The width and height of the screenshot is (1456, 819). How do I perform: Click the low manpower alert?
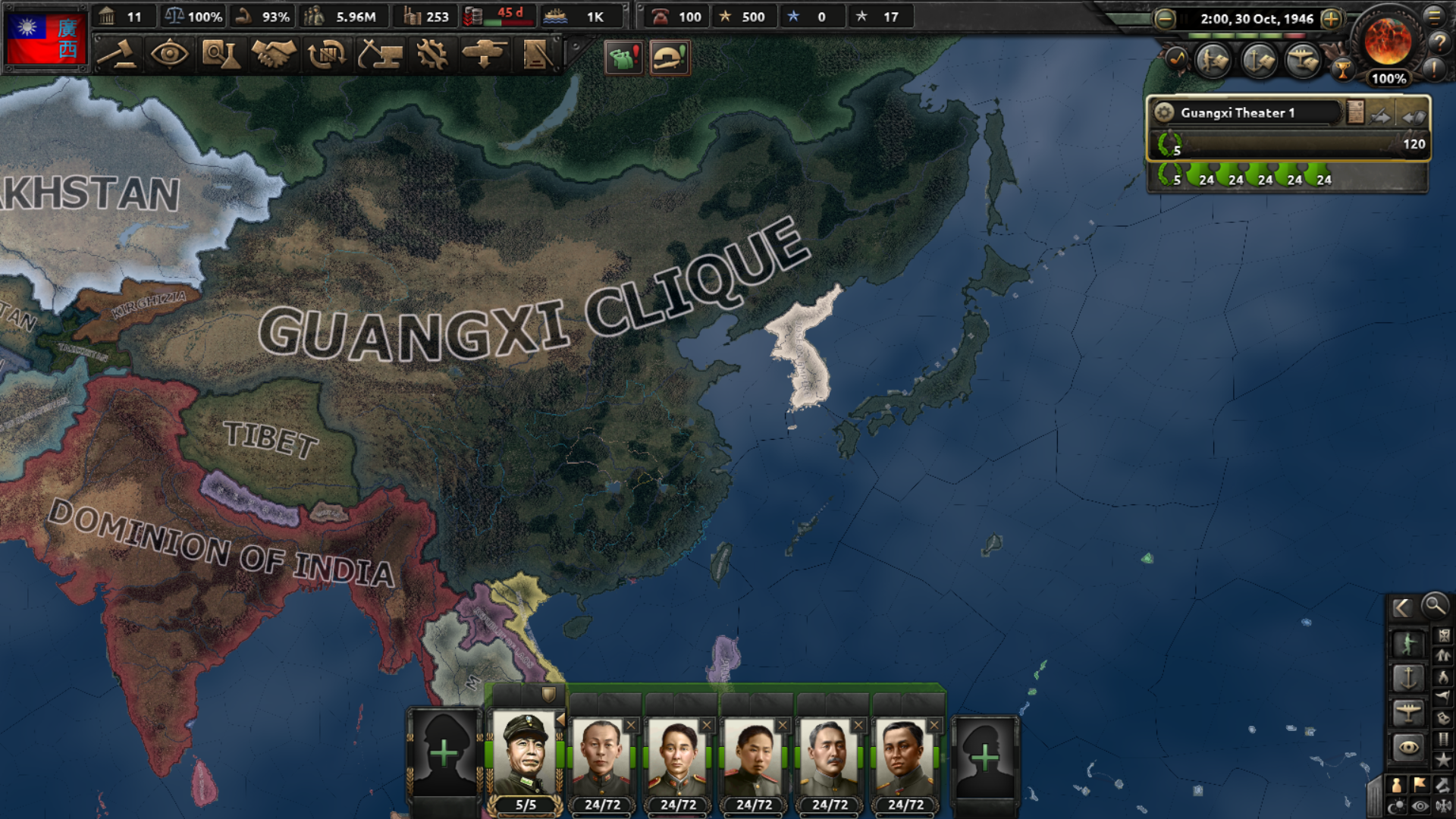623,58
